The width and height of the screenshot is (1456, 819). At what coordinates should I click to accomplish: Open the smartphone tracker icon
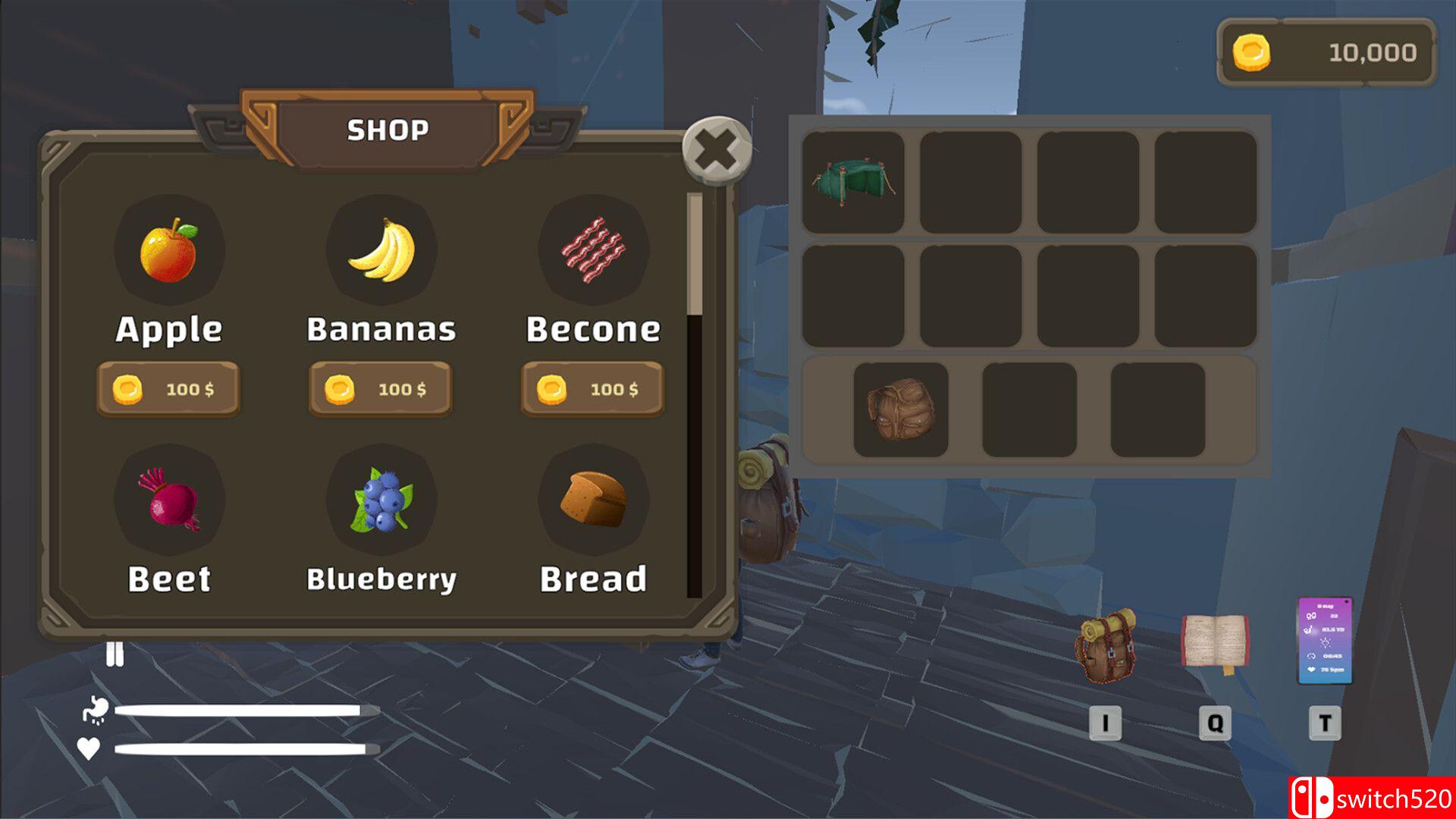pyautogui.click(x=1325, y=641)
